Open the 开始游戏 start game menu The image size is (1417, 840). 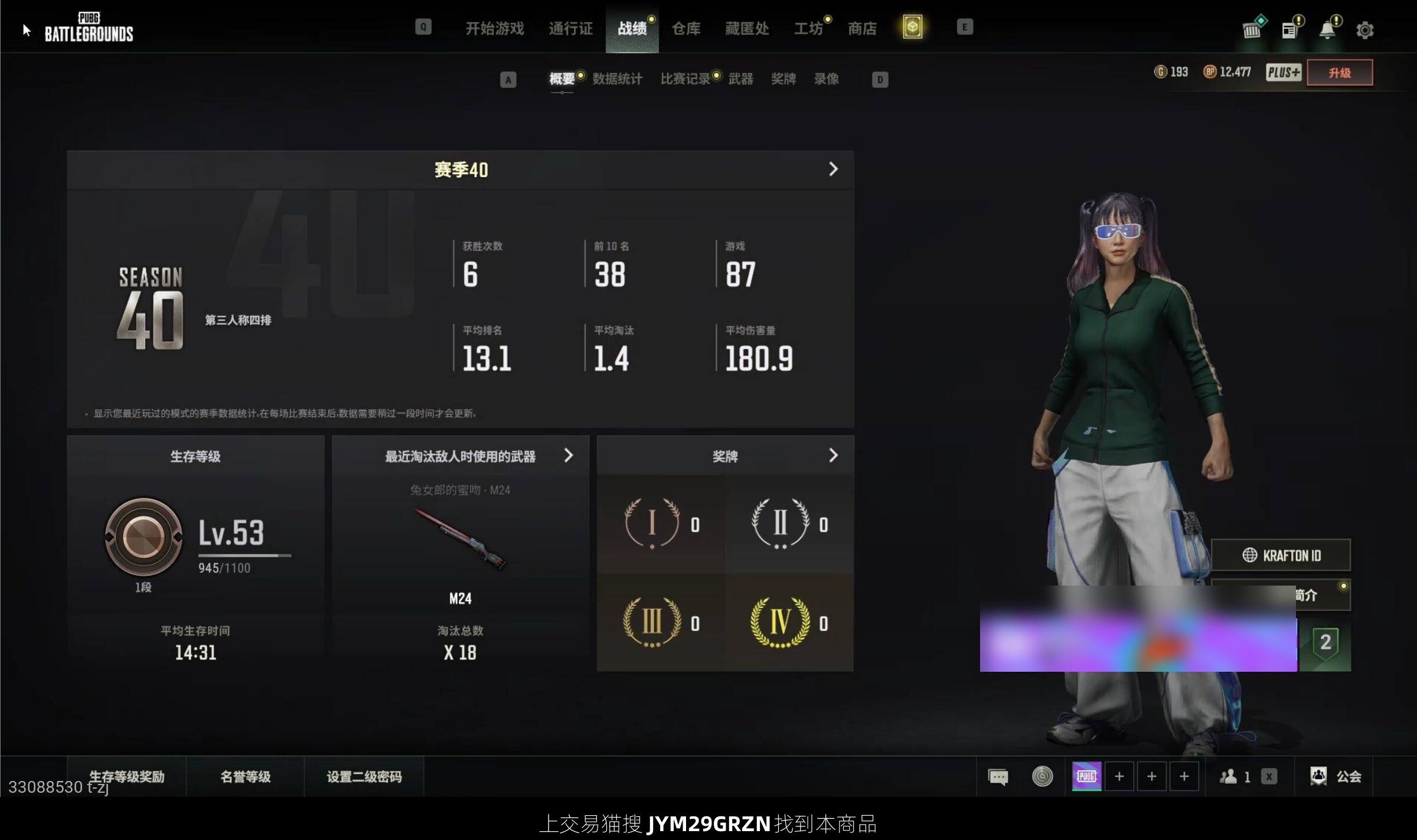[494, 28]
